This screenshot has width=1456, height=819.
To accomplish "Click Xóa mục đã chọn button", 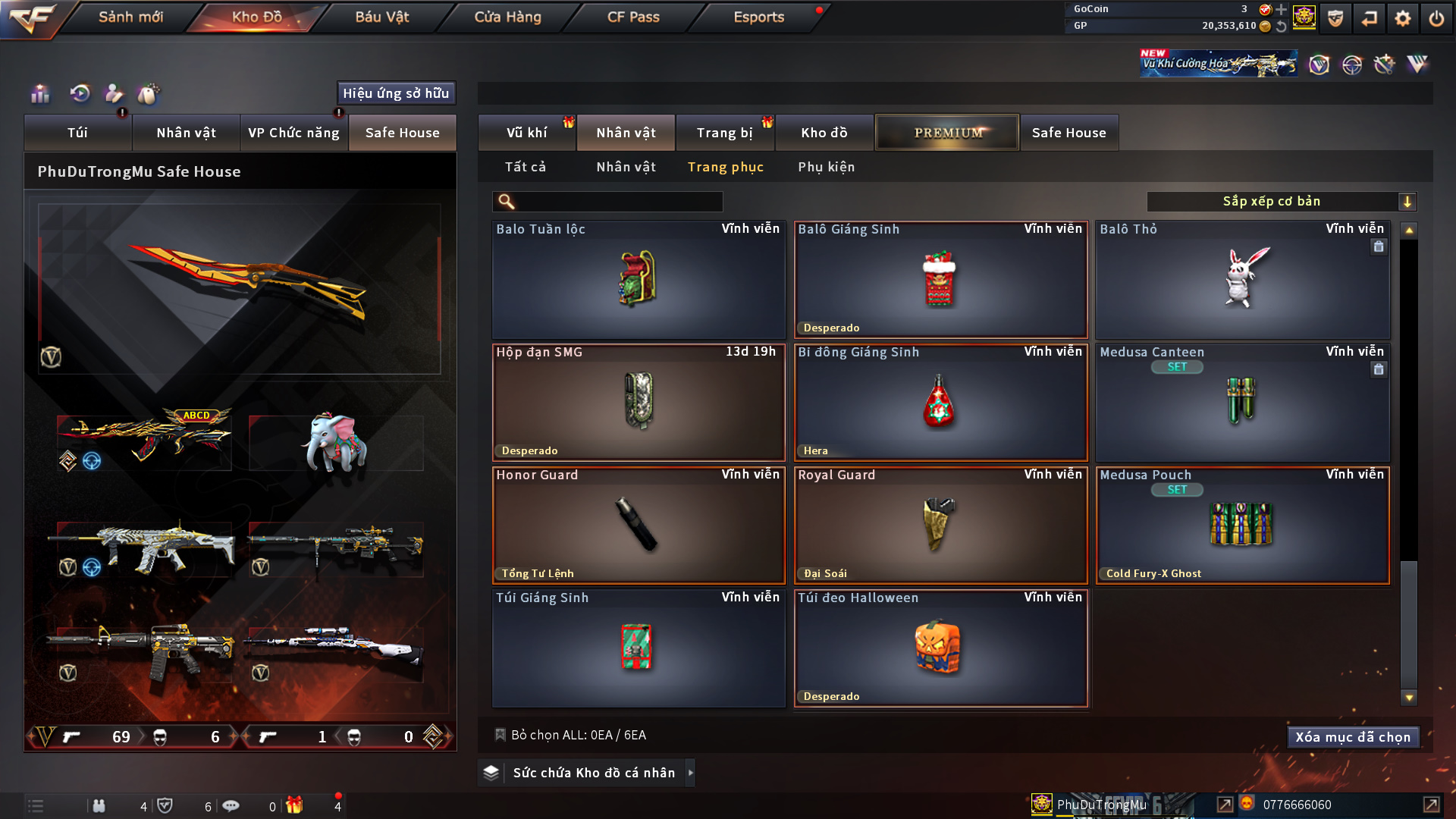I will click(x=1353, y=737).
